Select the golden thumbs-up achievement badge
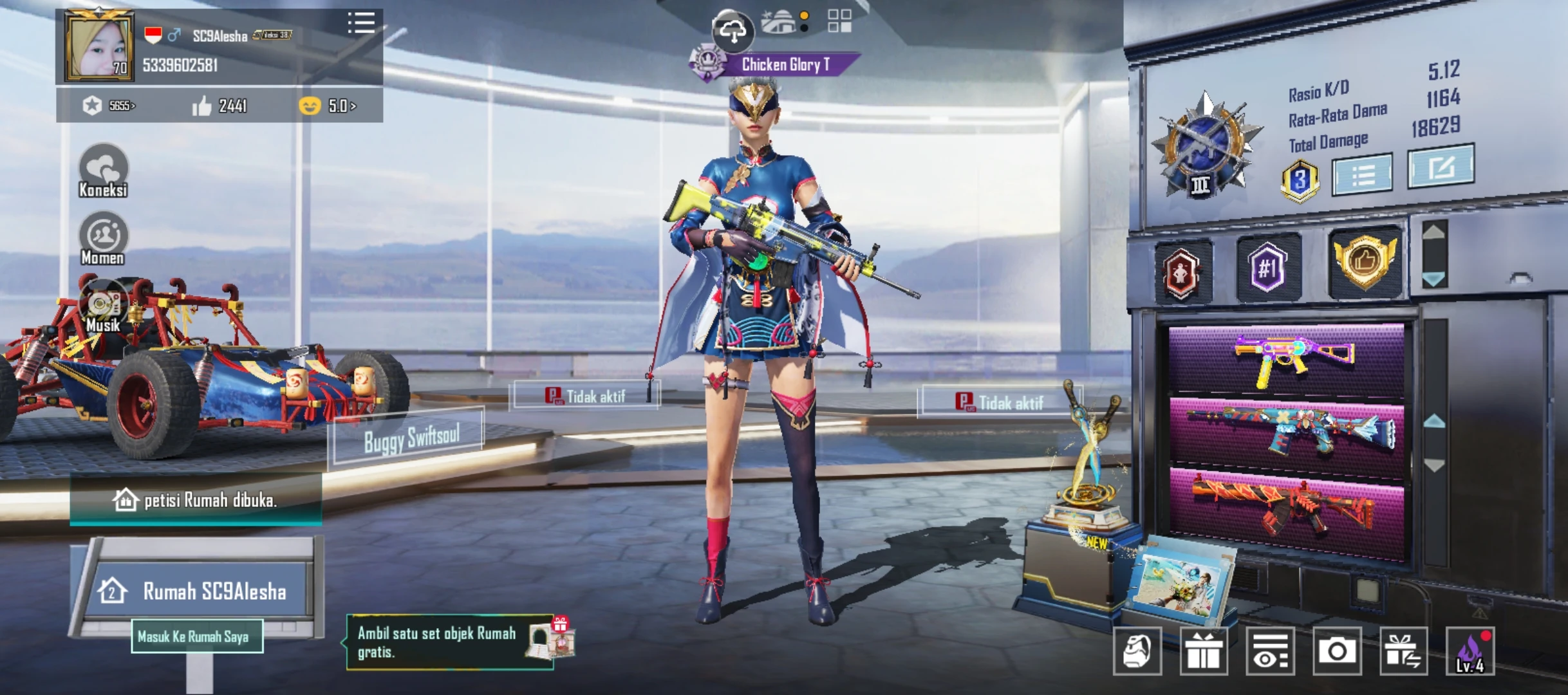Image resolution: width=1568 pixels, height=695 pixels. point(1365,262)
